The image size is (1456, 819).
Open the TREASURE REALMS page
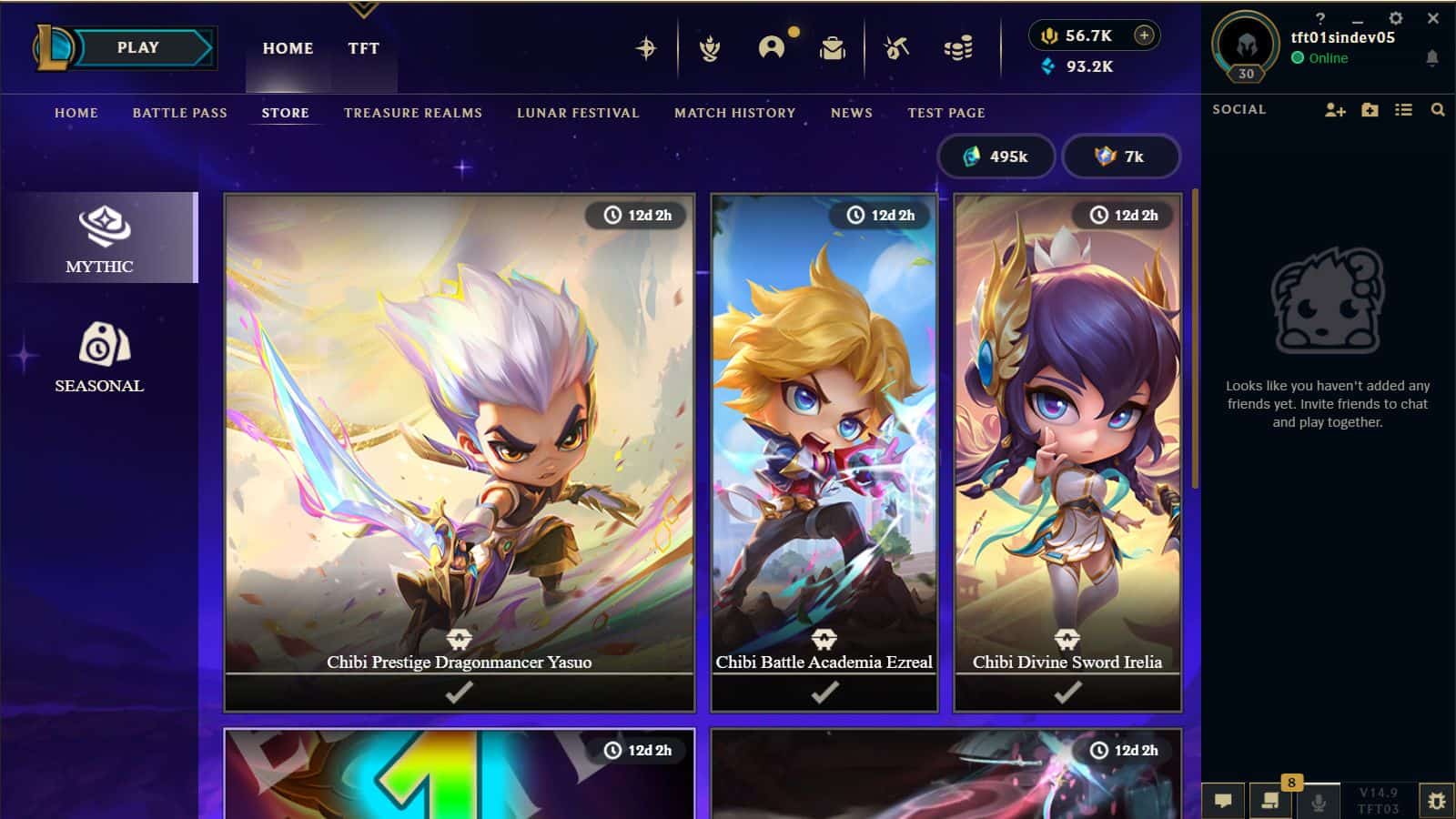pyautogui.click(x=412, y=113)
